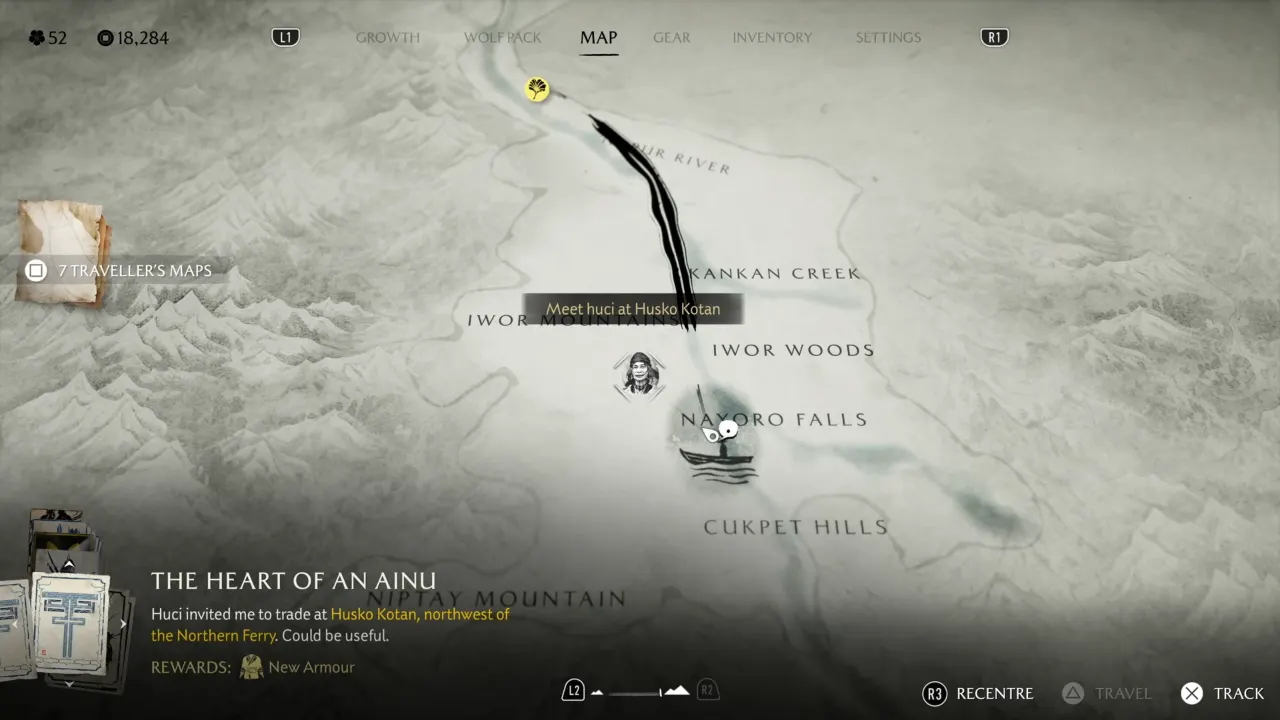
Task: Open the Inventory tab
Action: point(772,37)
